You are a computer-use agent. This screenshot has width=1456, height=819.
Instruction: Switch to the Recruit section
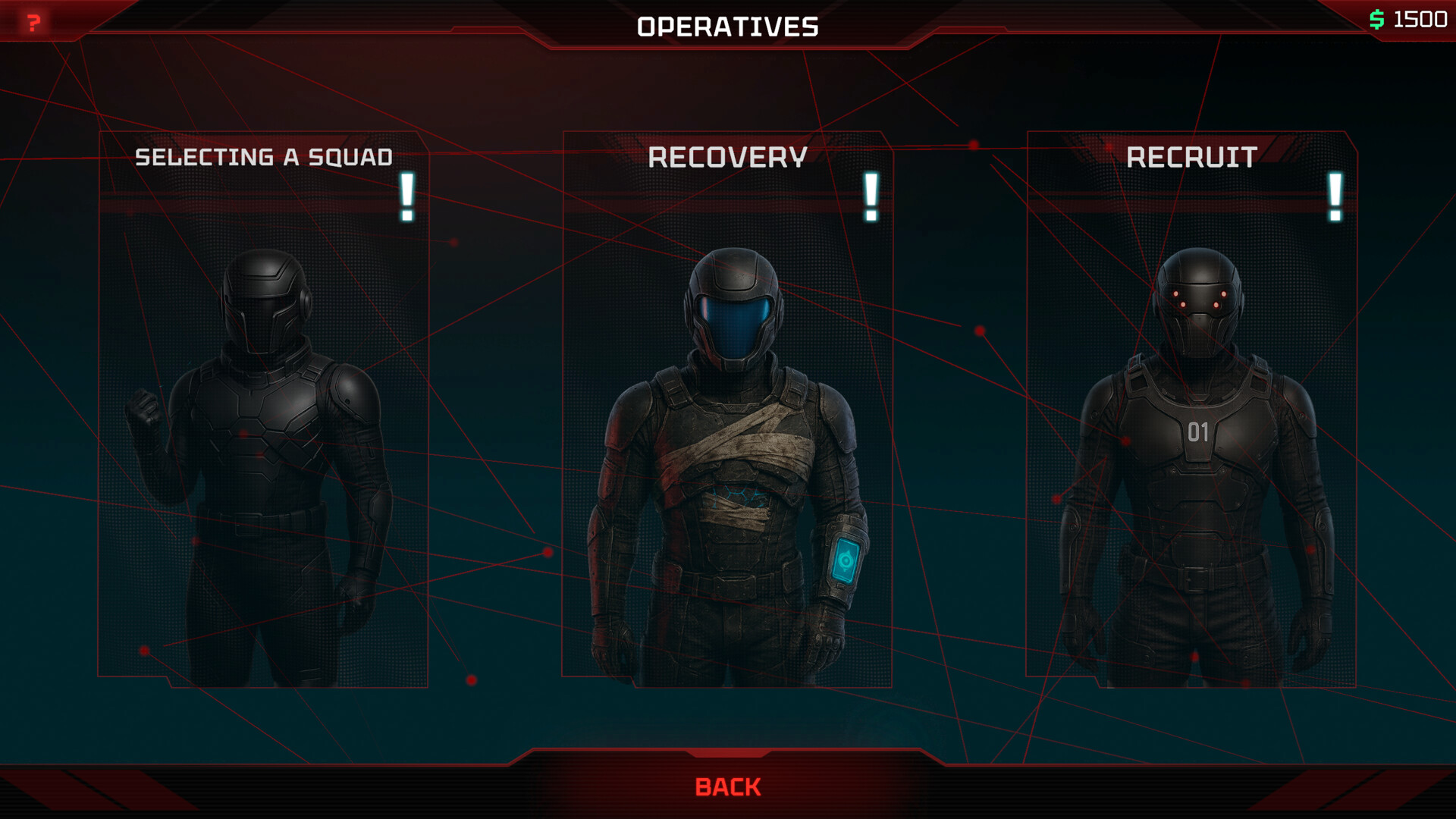(1191, 157)
